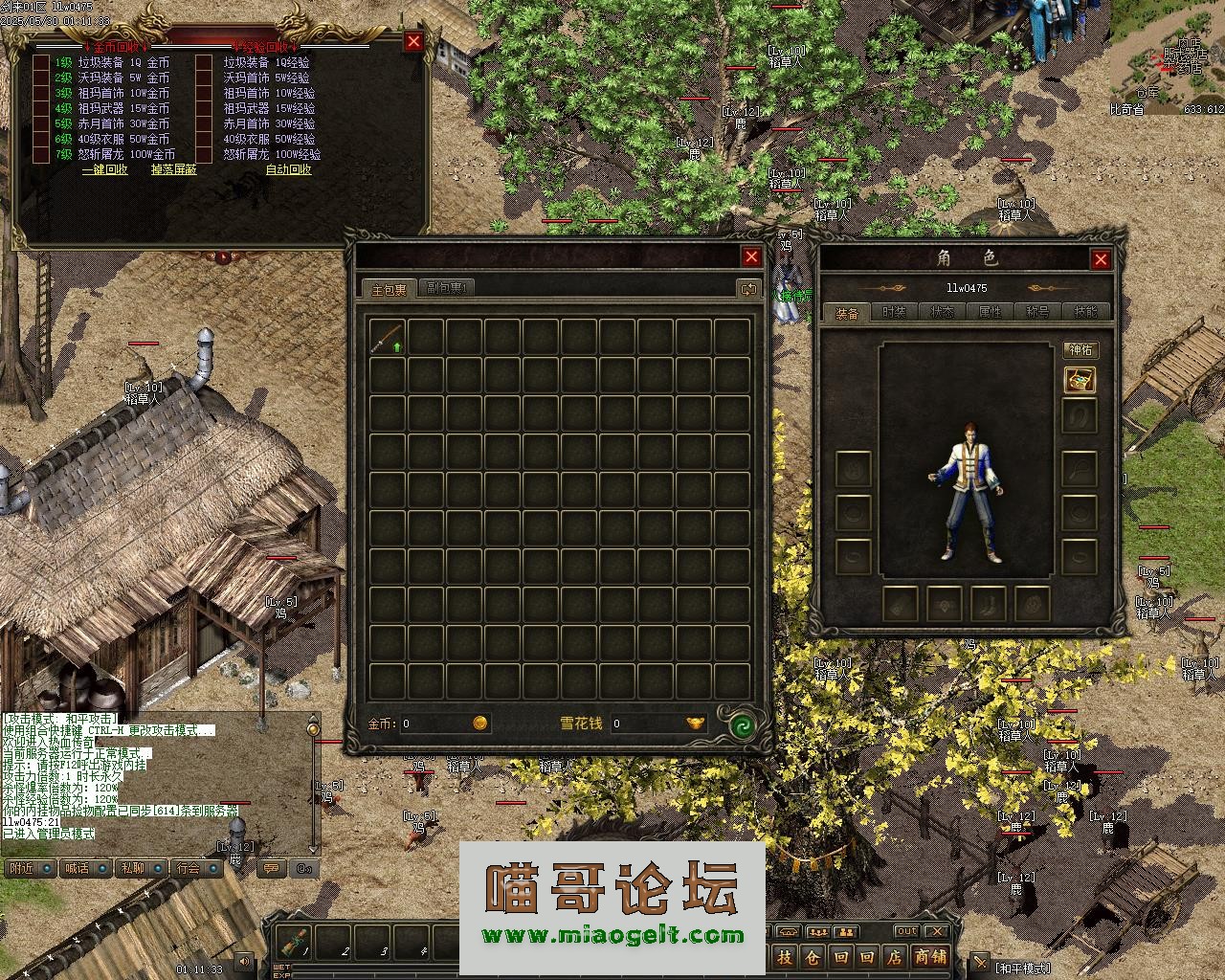Switch to the 行会 guild chat channel
1225x980 pixels.
pos(189,868)
